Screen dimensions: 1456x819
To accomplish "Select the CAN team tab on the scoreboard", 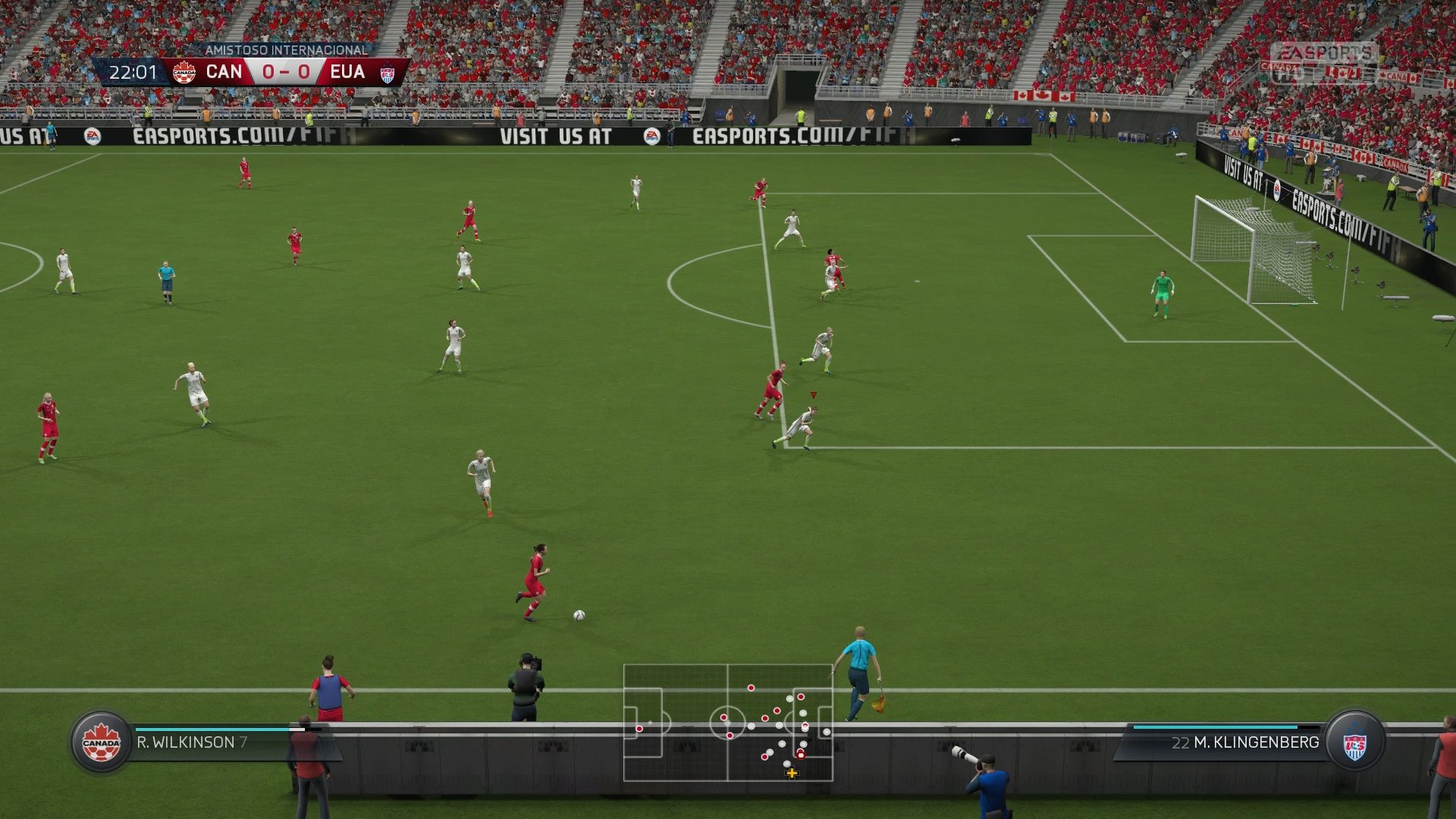I will point(225,72).
